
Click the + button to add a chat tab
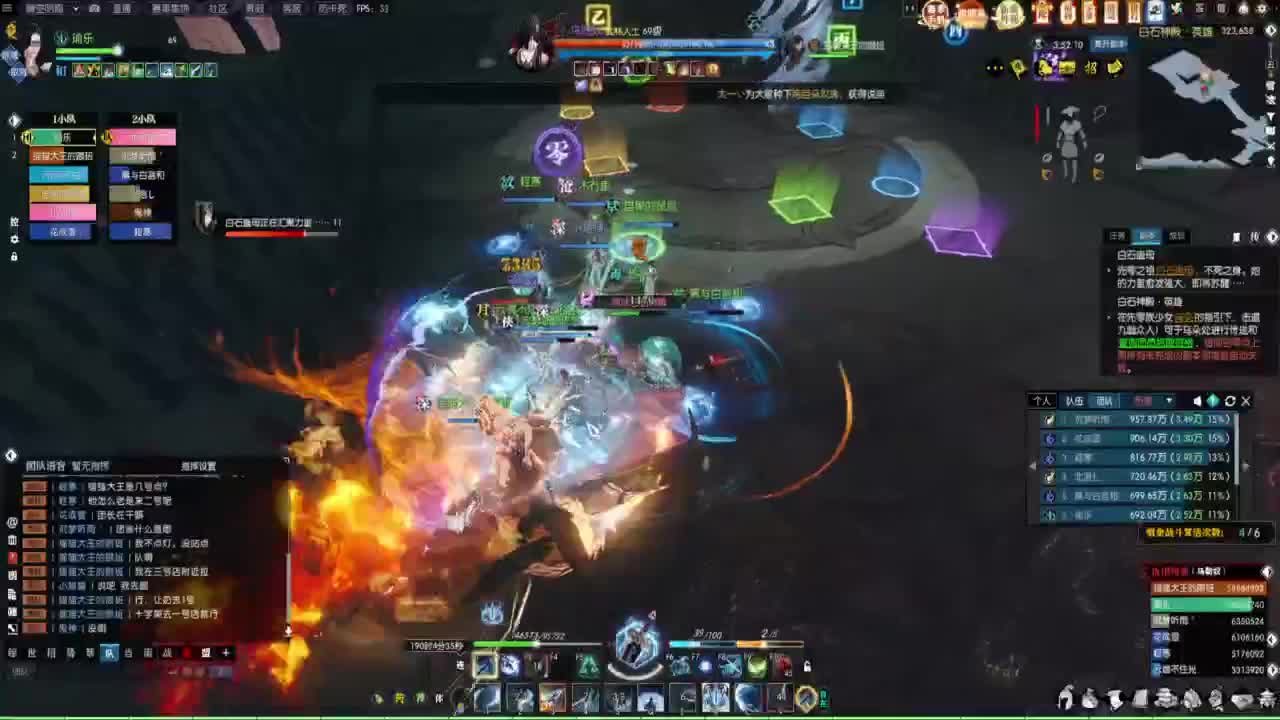(226, 653)
